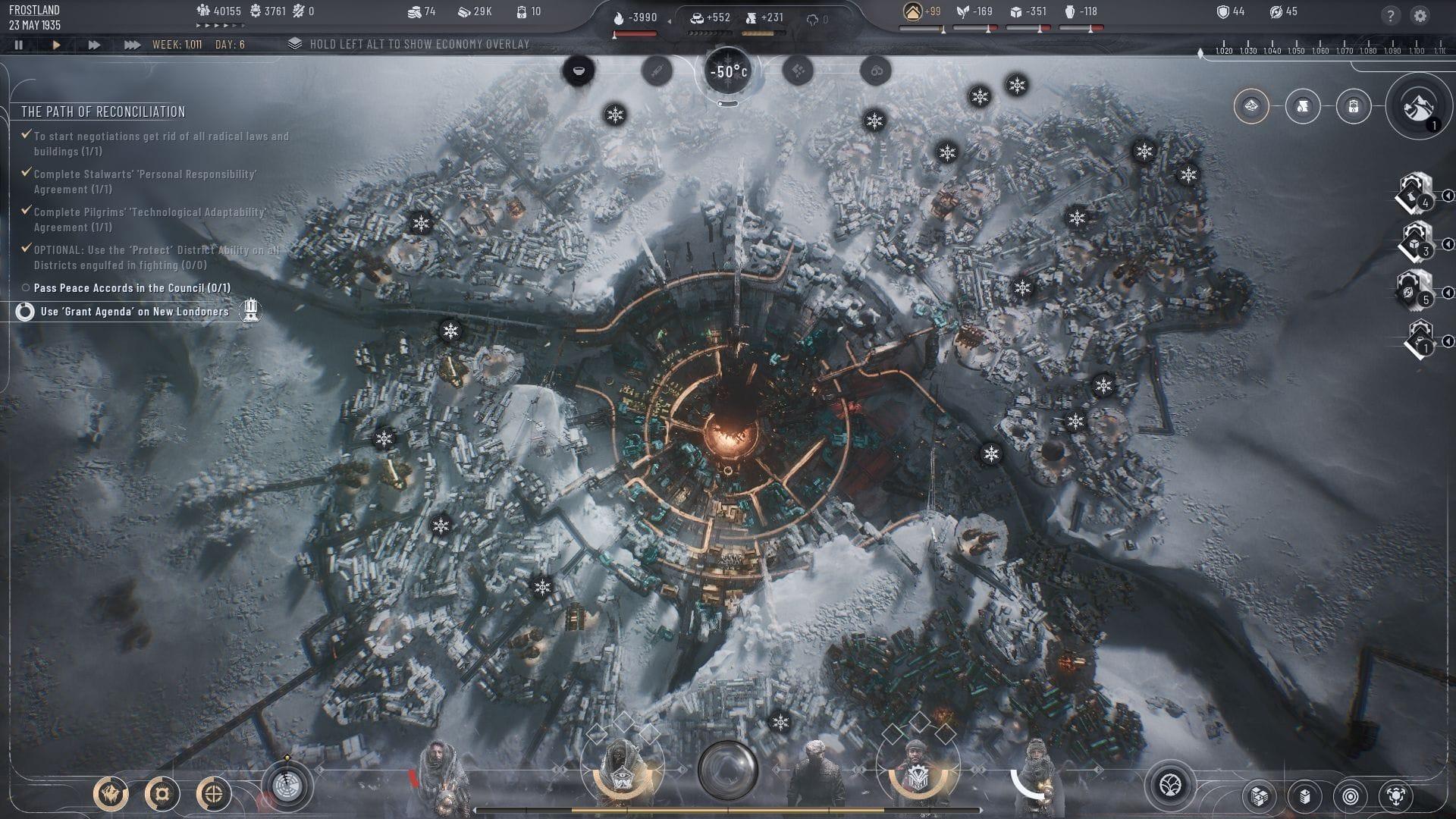This screenshot has height=819, width=1456.
Task: Pause the game with the pause control
Action: tap(19, 45)
